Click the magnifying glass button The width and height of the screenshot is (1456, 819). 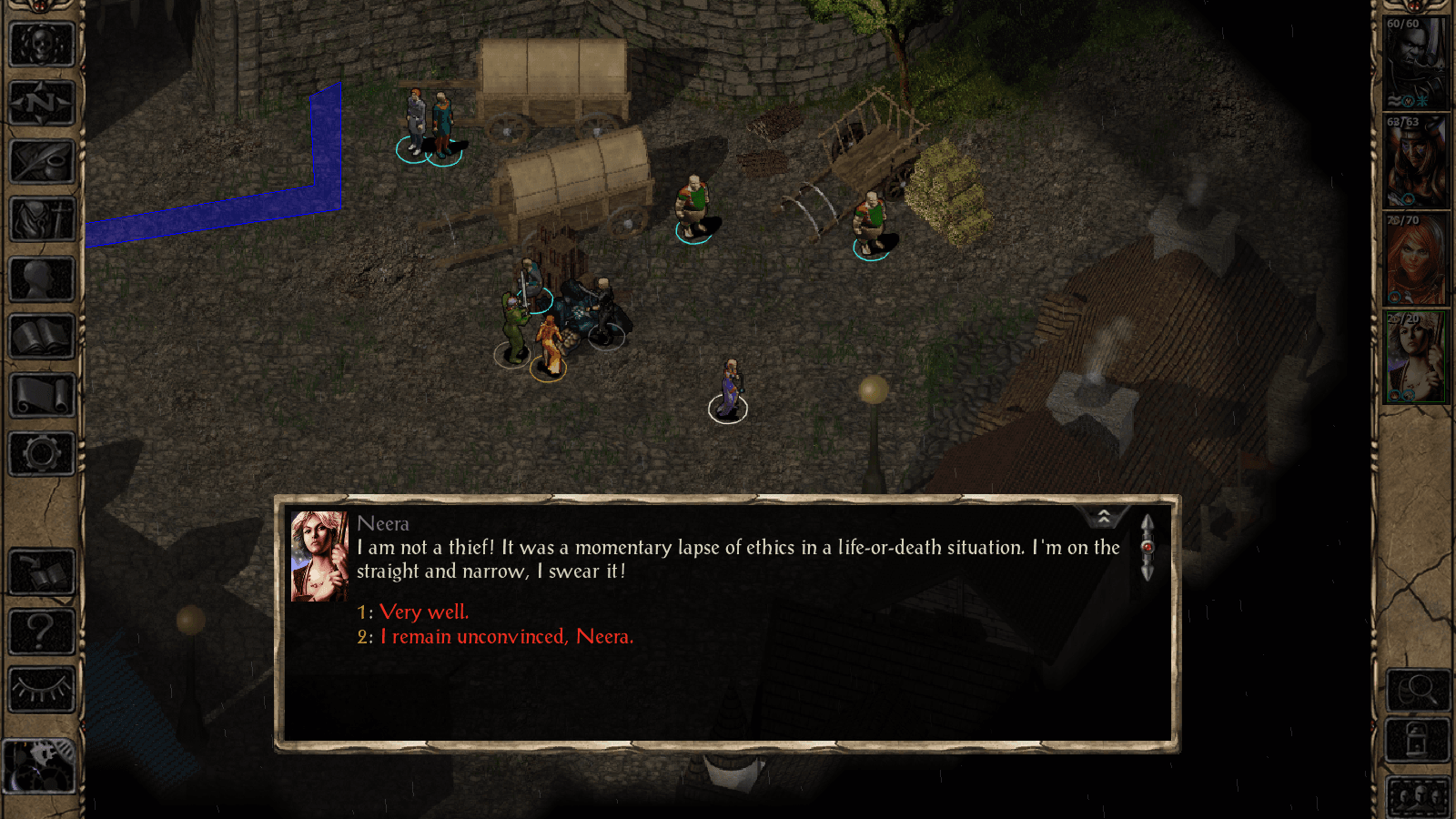[x=1417, y=690]
